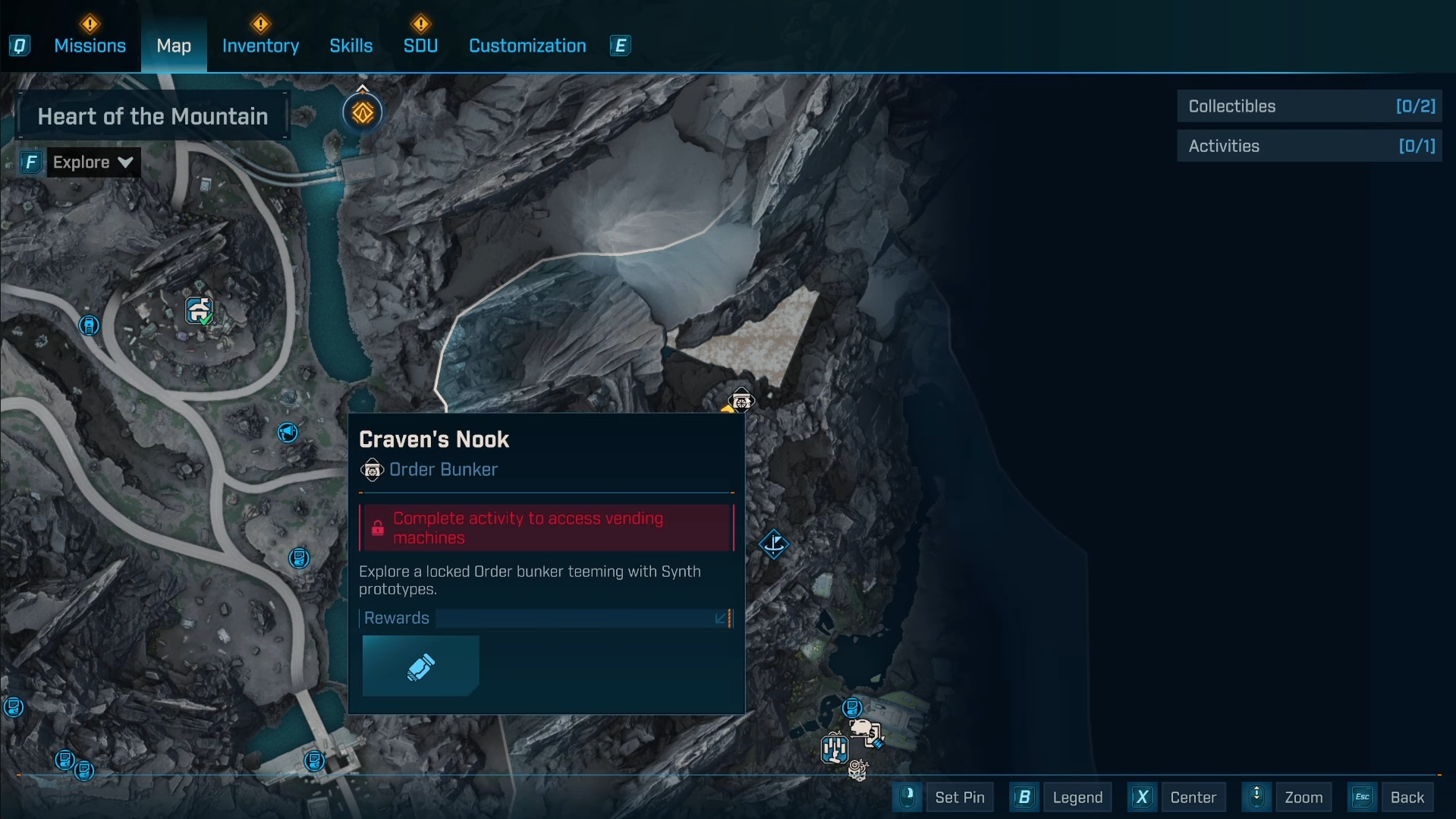Image resolution: width=1456 pixels, height=819 pixels.
Task: Center the map view
Action: pyautogui.click(x=1192, y=797)
